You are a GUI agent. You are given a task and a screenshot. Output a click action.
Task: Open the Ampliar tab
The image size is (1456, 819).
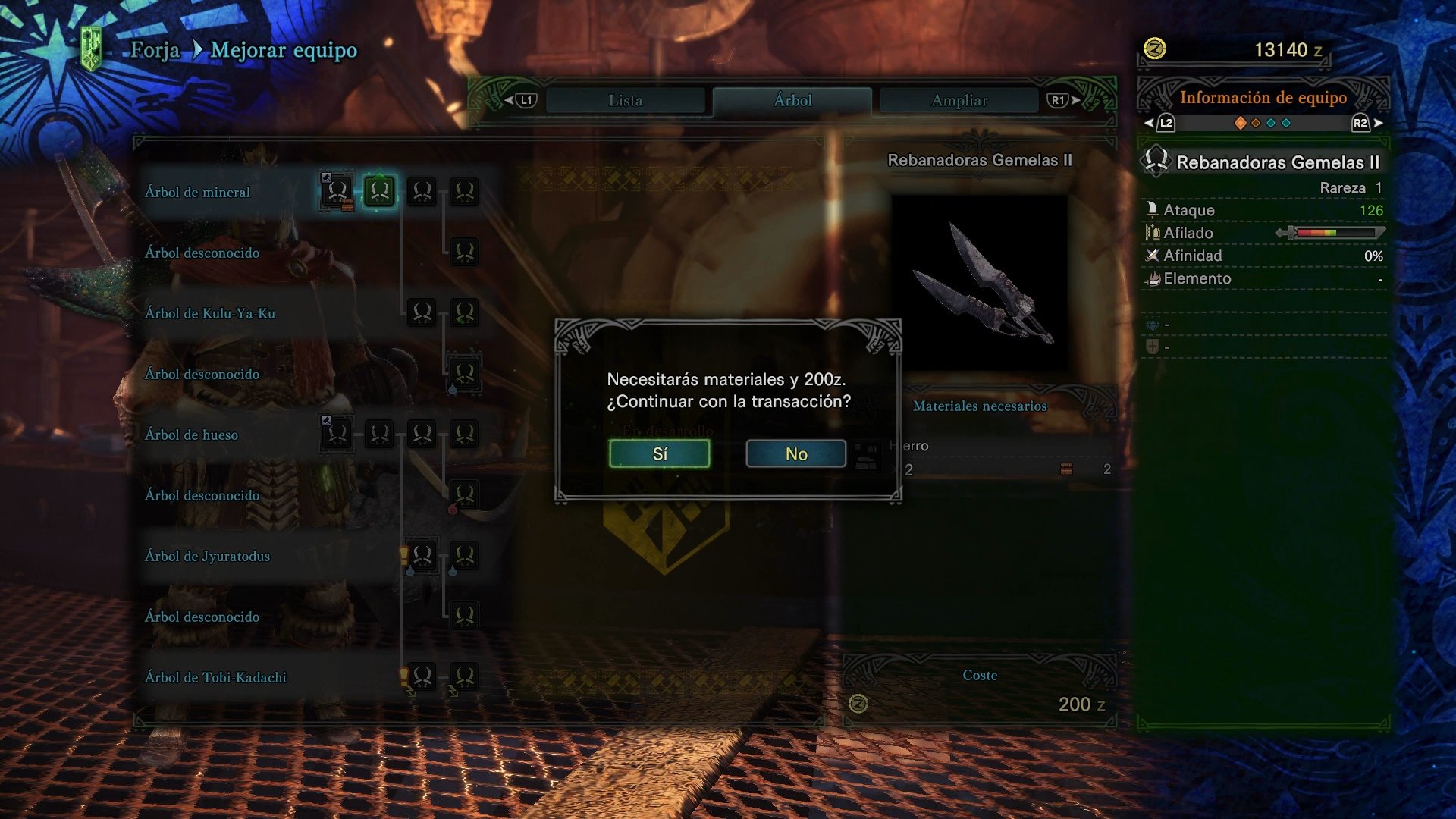click(957, 99)
